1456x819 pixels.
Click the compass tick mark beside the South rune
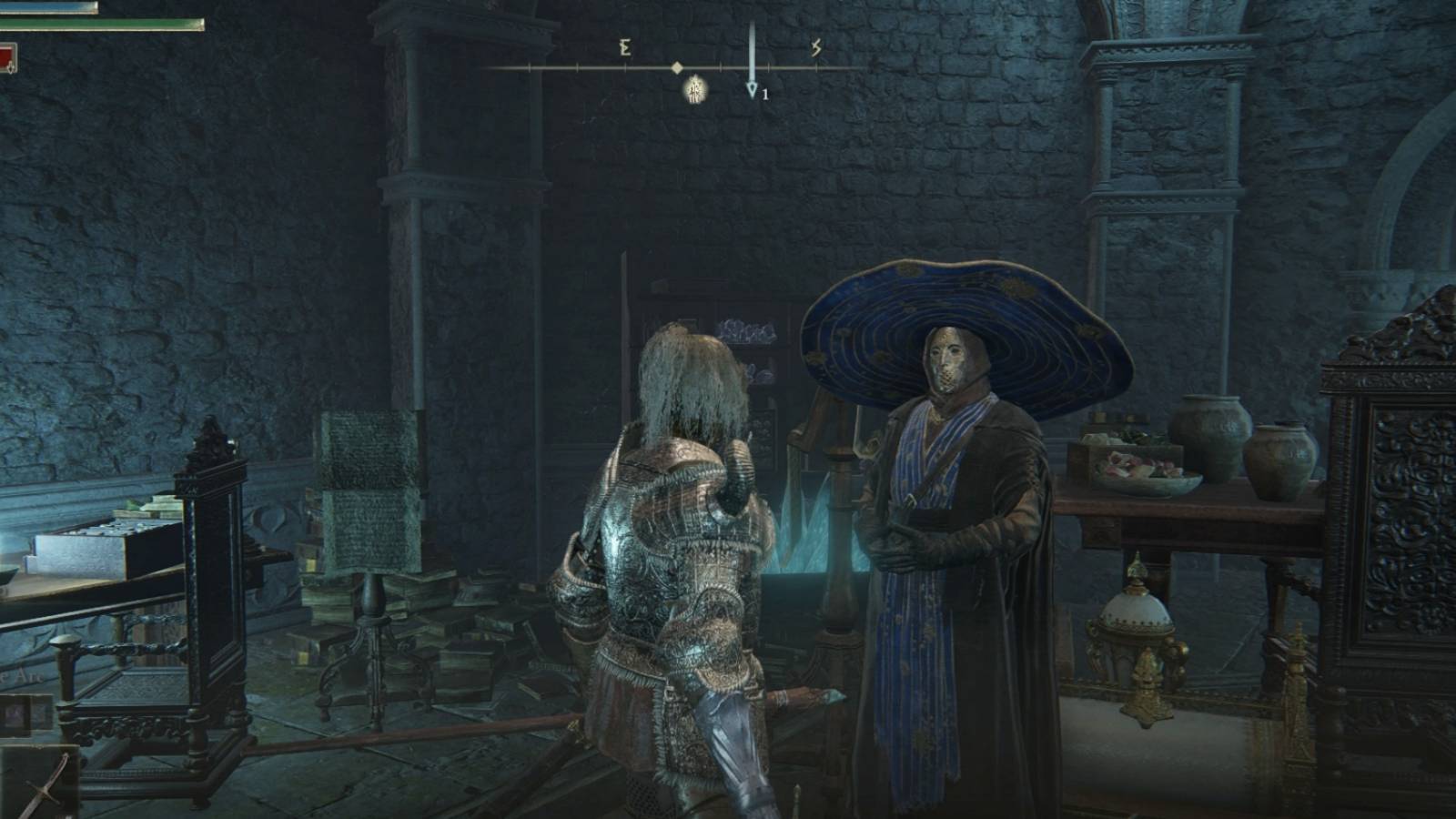coord(816,67)
